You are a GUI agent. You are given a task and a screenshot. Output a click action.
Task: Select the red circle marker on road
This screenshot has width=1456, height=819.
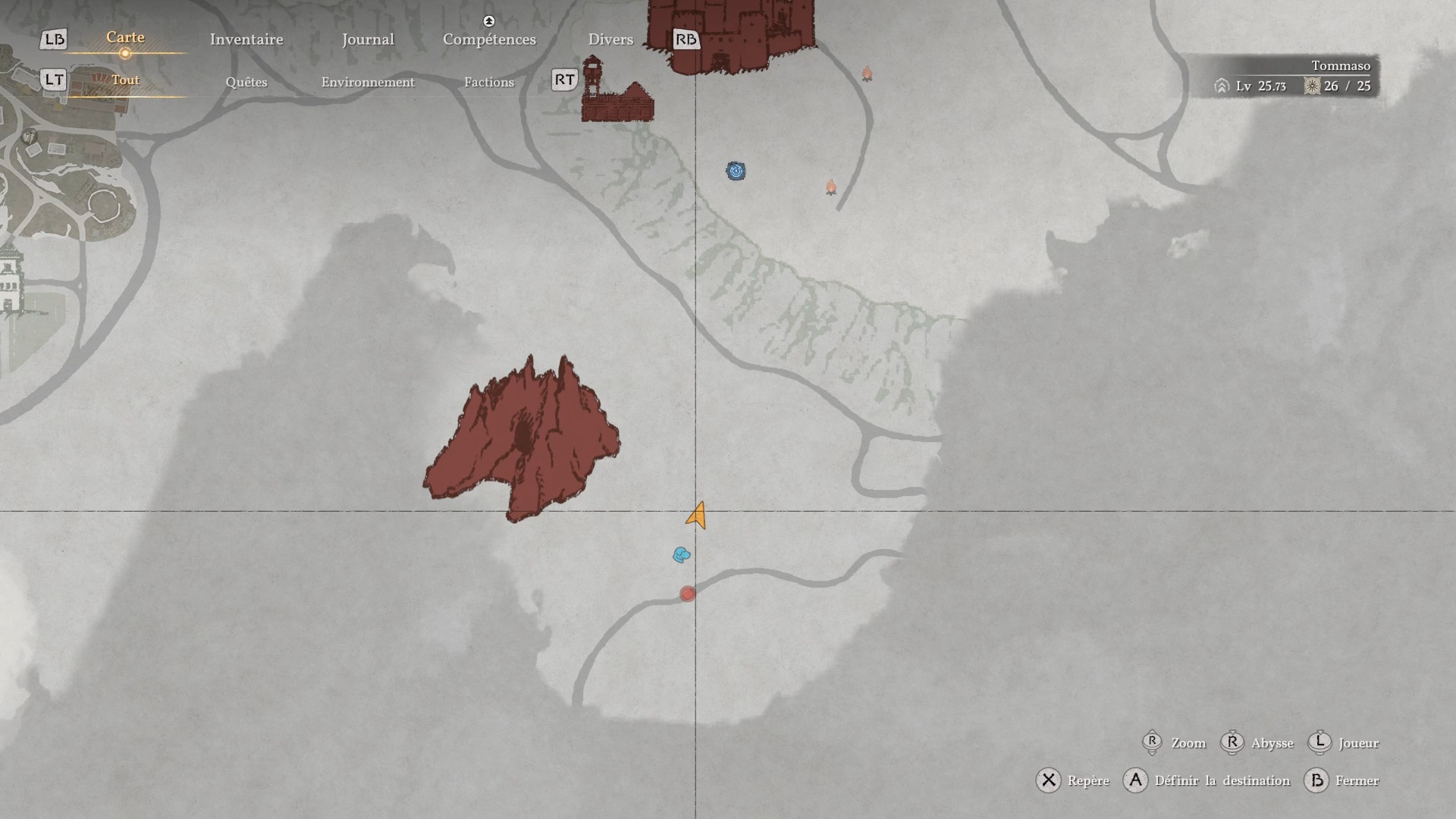688,595
